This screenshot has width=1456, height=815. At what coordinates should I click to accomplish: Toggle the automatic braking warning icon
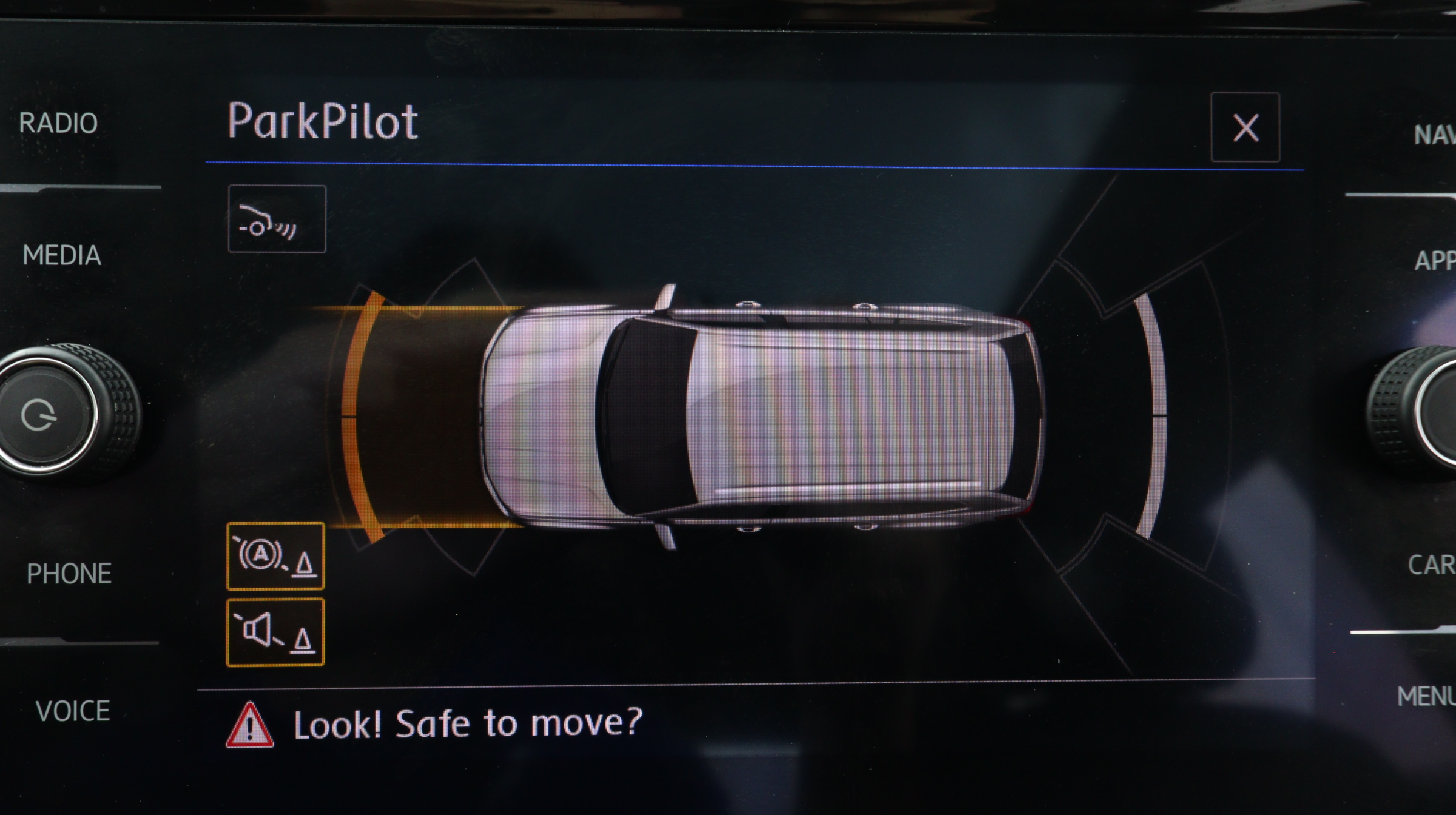[x=275, y=556]
